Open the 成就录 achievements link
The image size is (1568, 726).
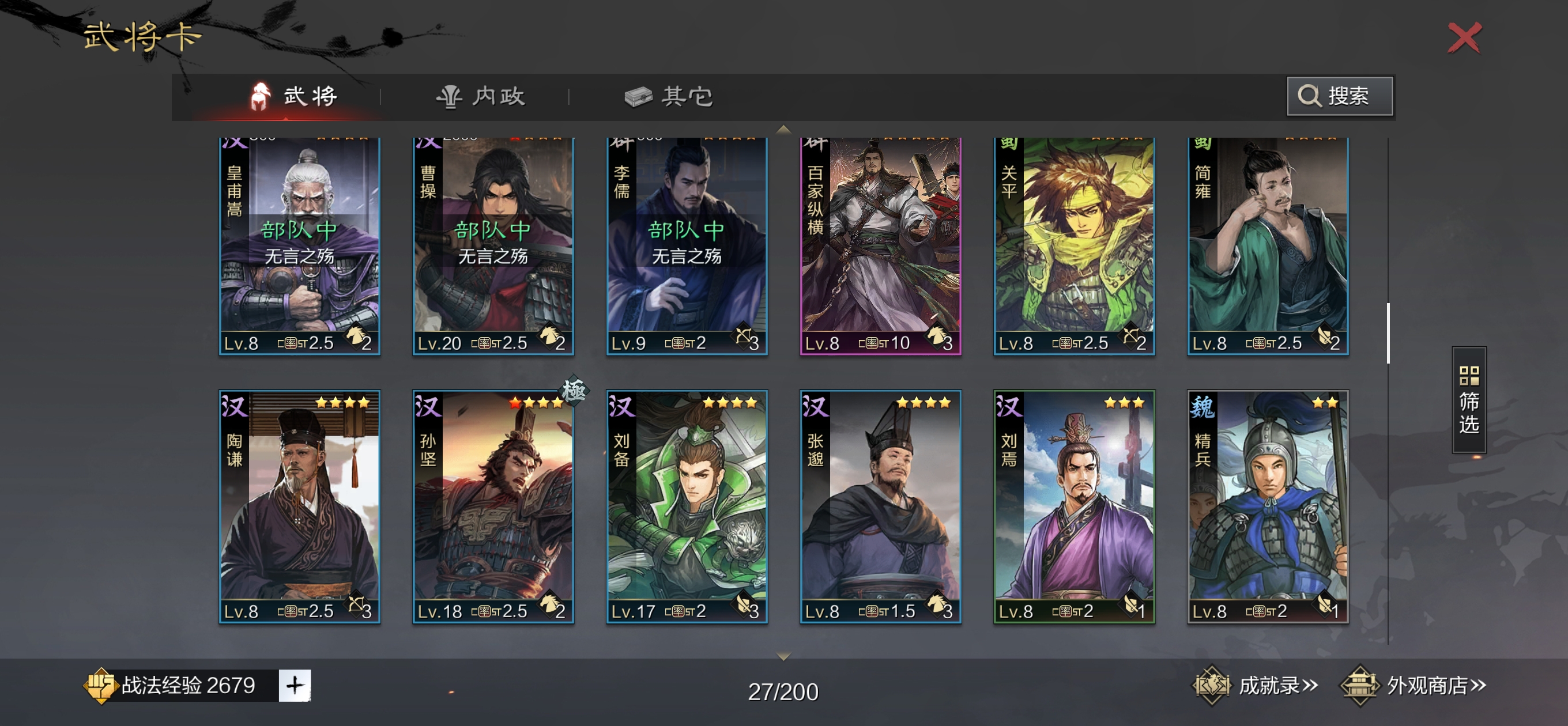1256,685
